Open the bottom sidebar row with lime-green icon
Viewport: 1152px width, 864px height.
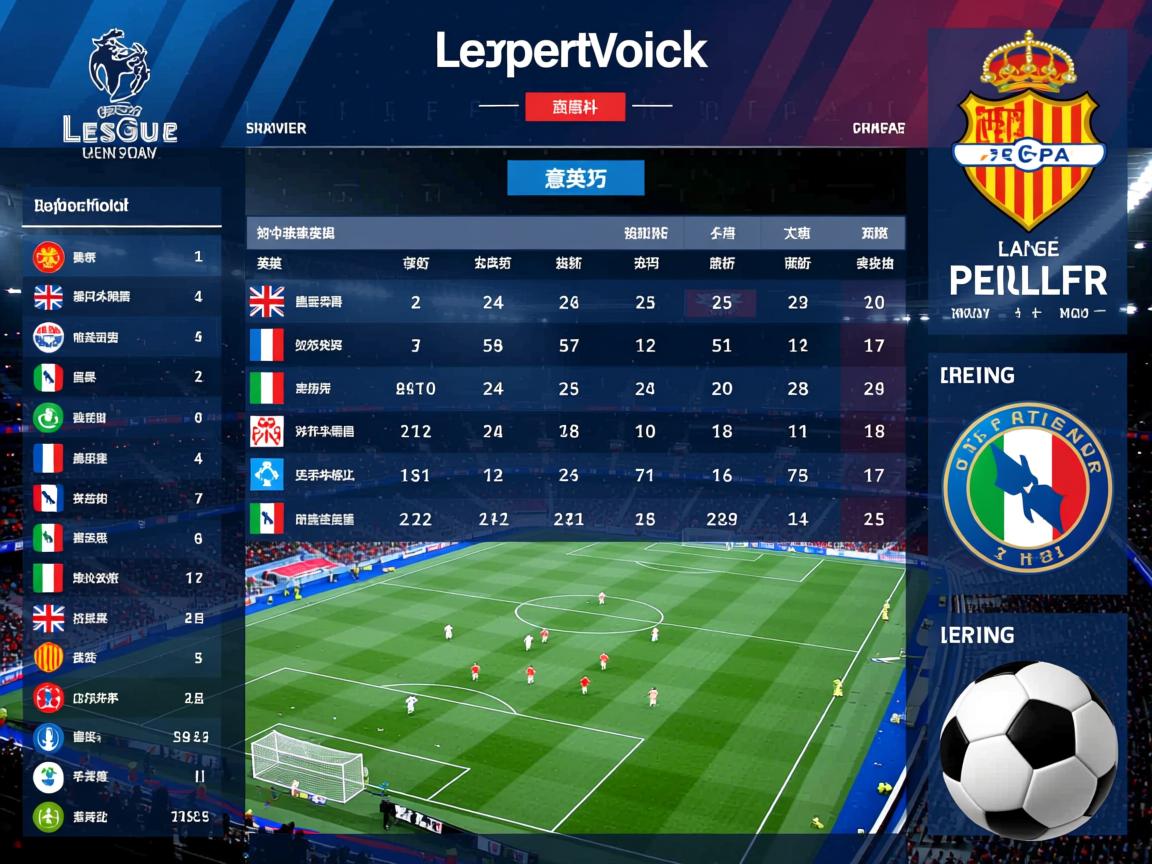122,817
